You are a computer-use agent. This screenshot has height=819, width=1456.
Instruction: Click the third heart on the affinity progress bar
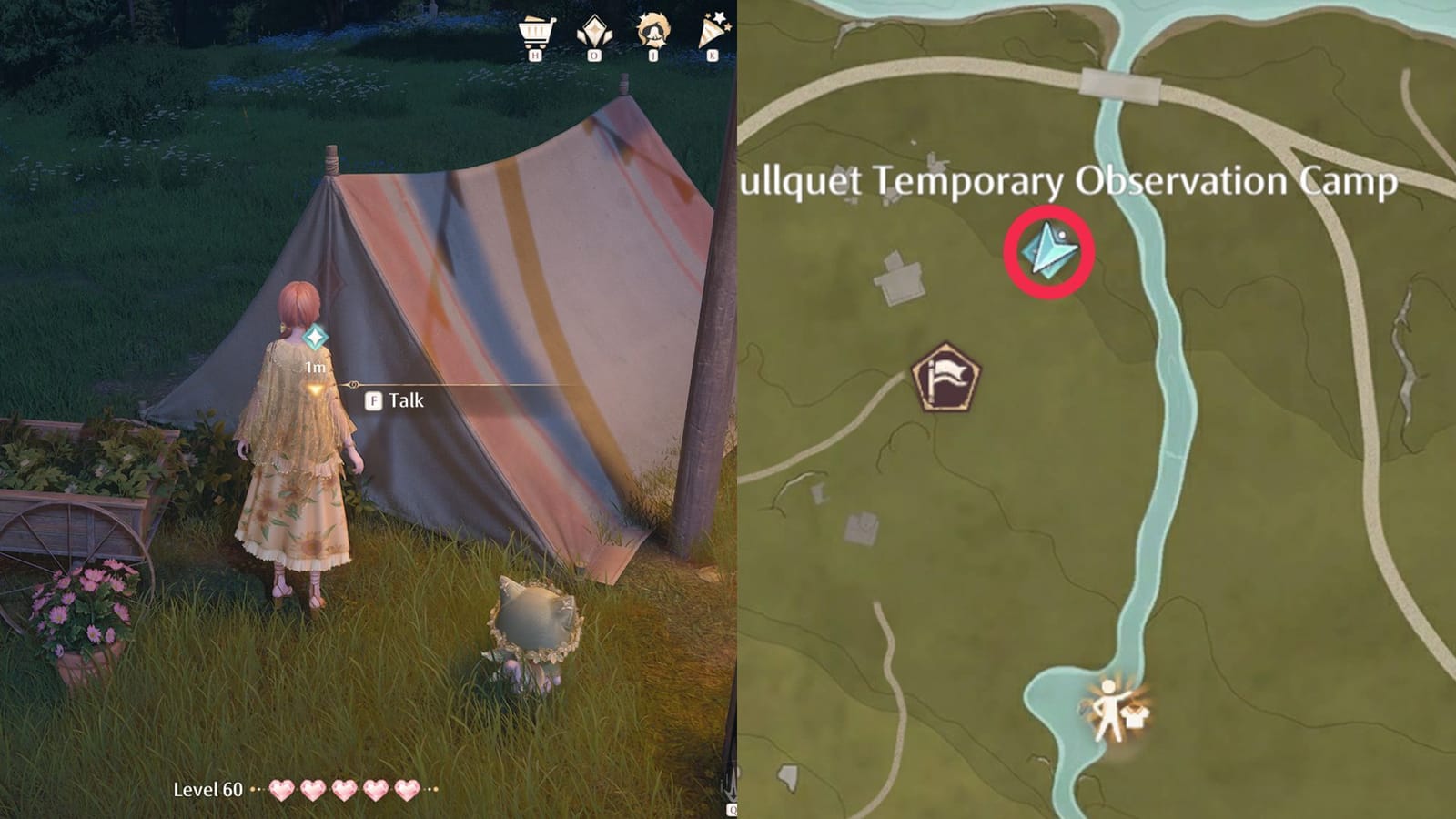pos(344,790)
